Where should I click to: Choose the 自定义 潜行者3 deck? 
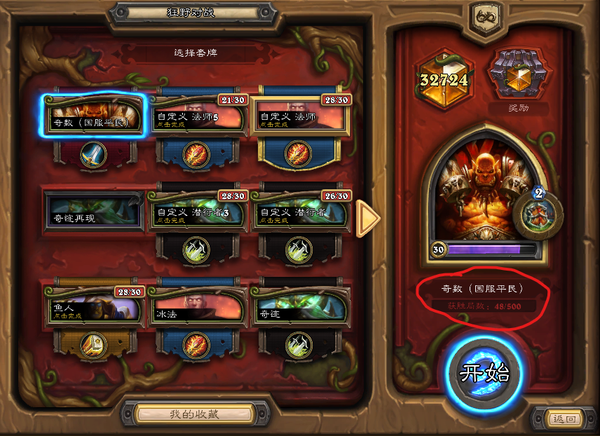click(199, 214)
